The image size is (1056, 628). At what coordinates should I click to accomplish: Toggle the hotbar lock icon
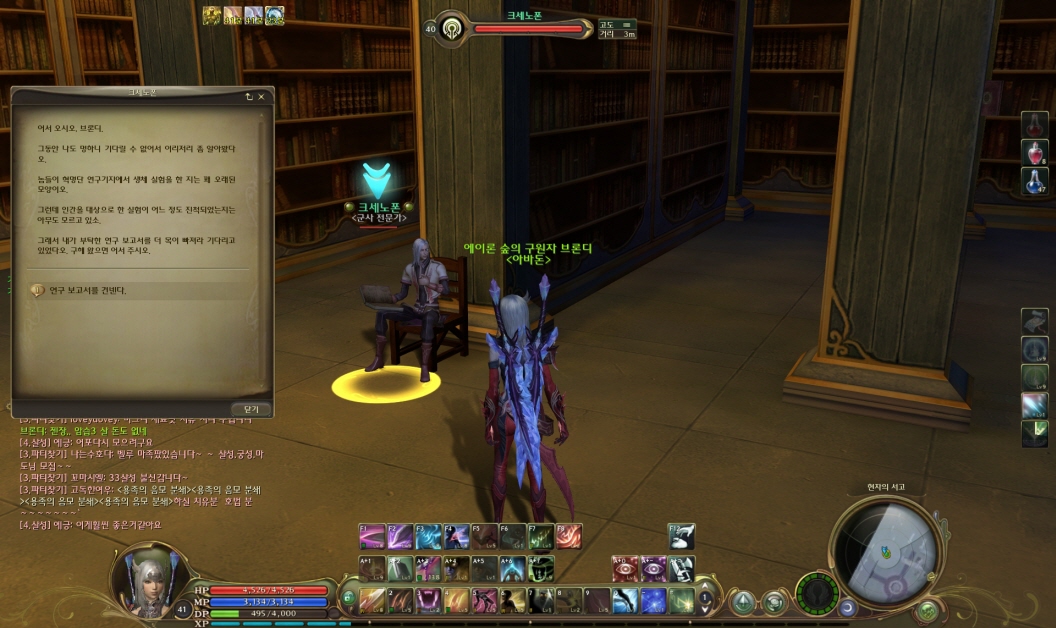tap(347, 600)
